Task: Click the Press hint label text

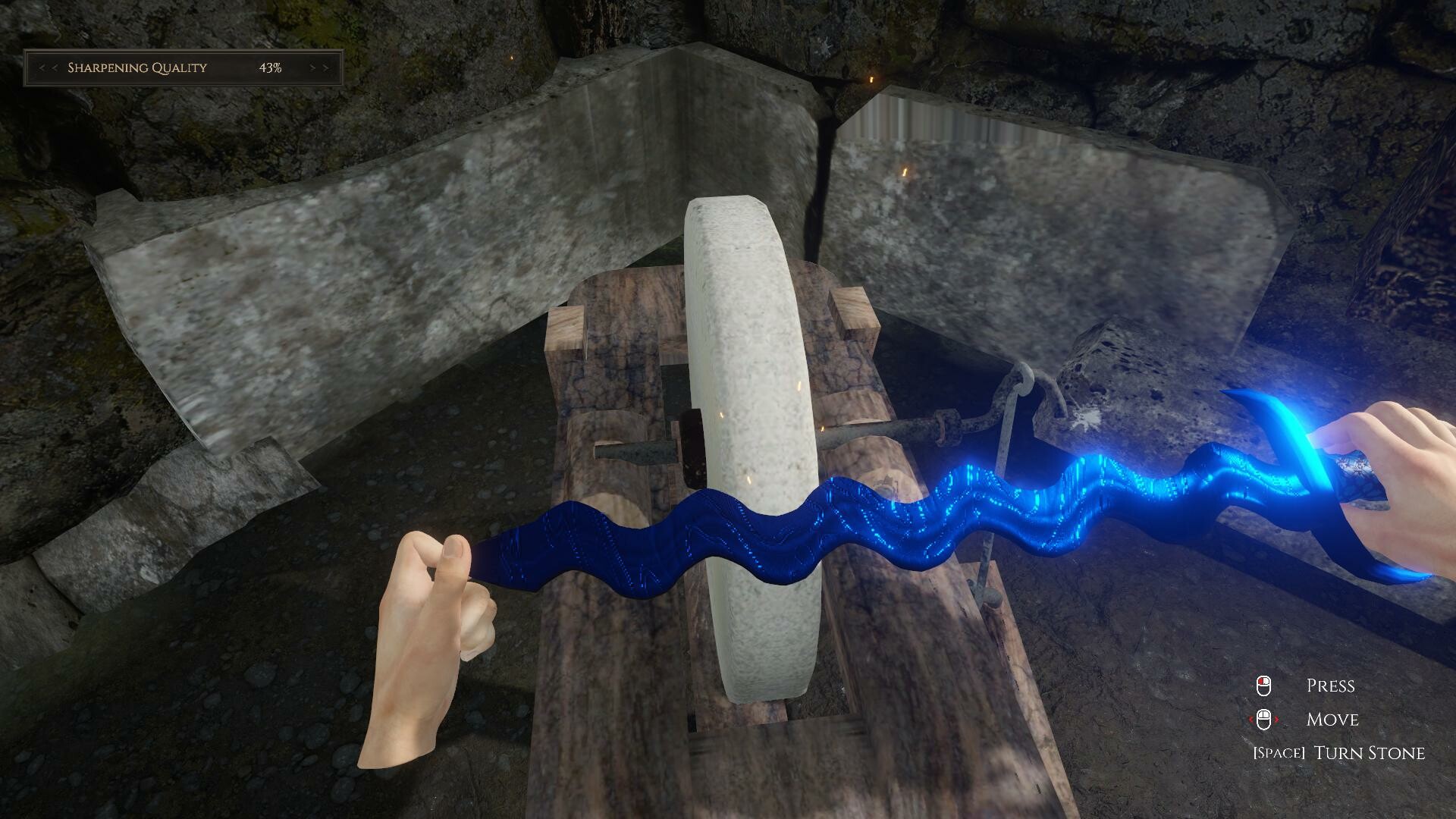Action: [1332, 685]
